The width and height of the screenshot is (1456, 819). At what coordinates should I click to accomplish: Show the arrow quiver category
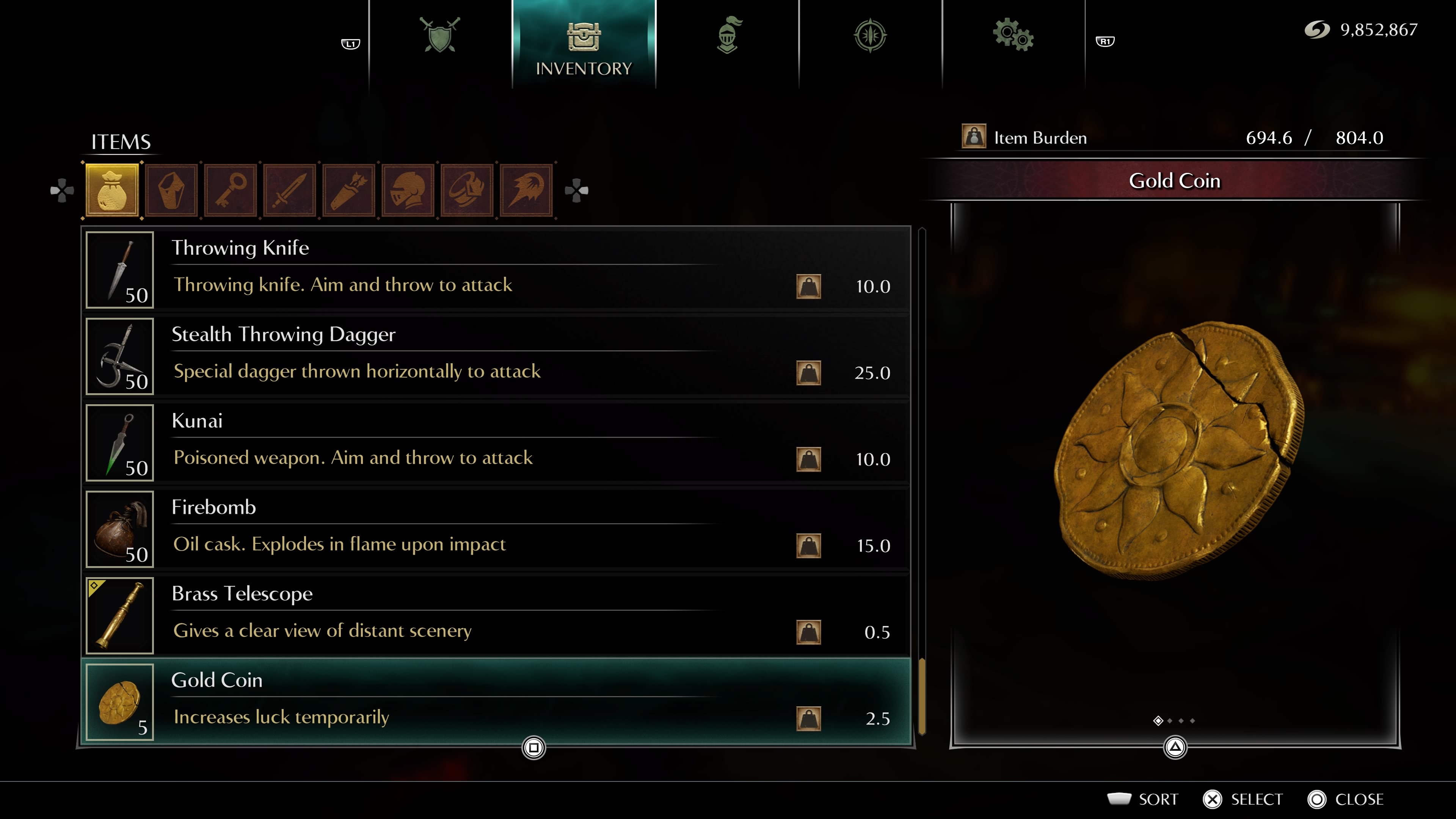click(x=349, y=190)
